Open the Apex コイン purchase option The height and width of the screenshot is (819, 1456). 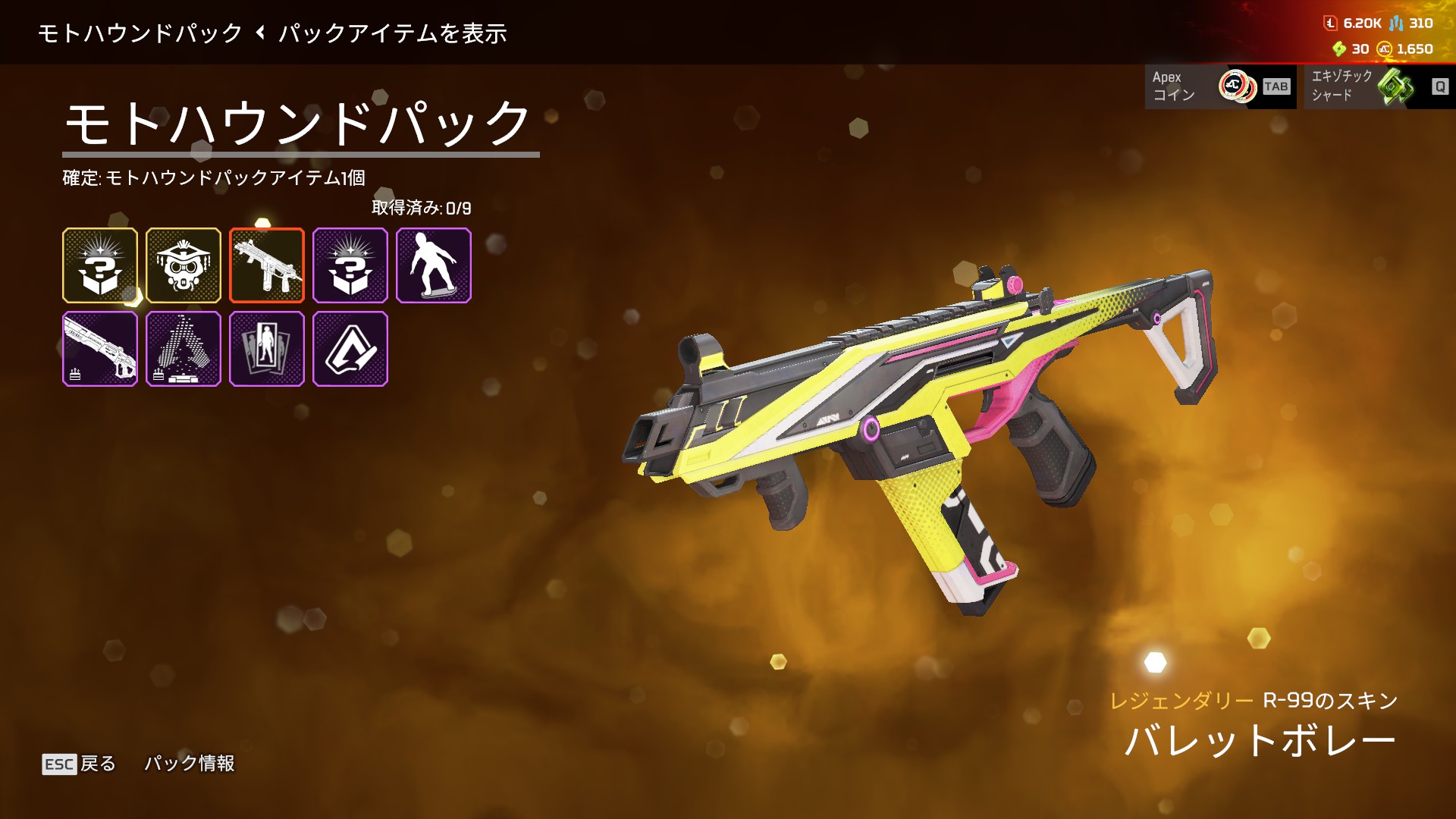pyautogui.click(x=1219, y=86)
